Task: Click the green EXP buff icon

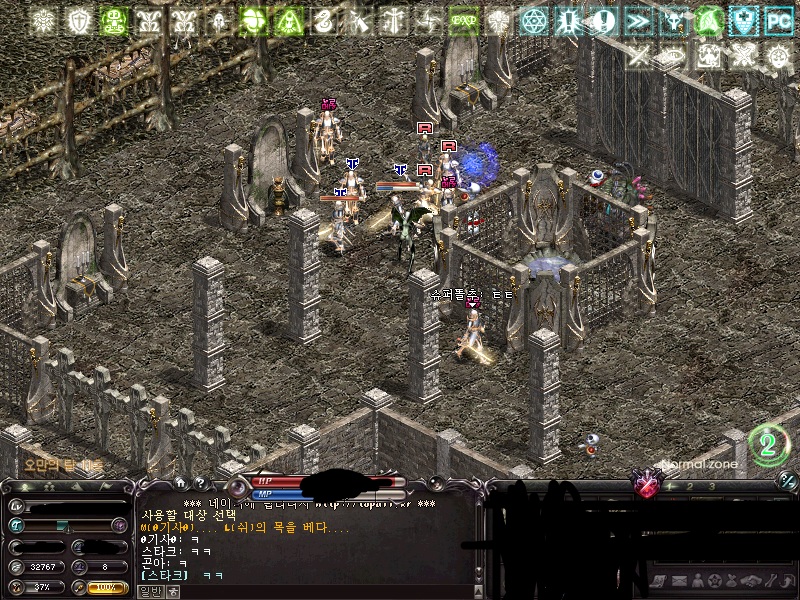Action: coord(462,21)
